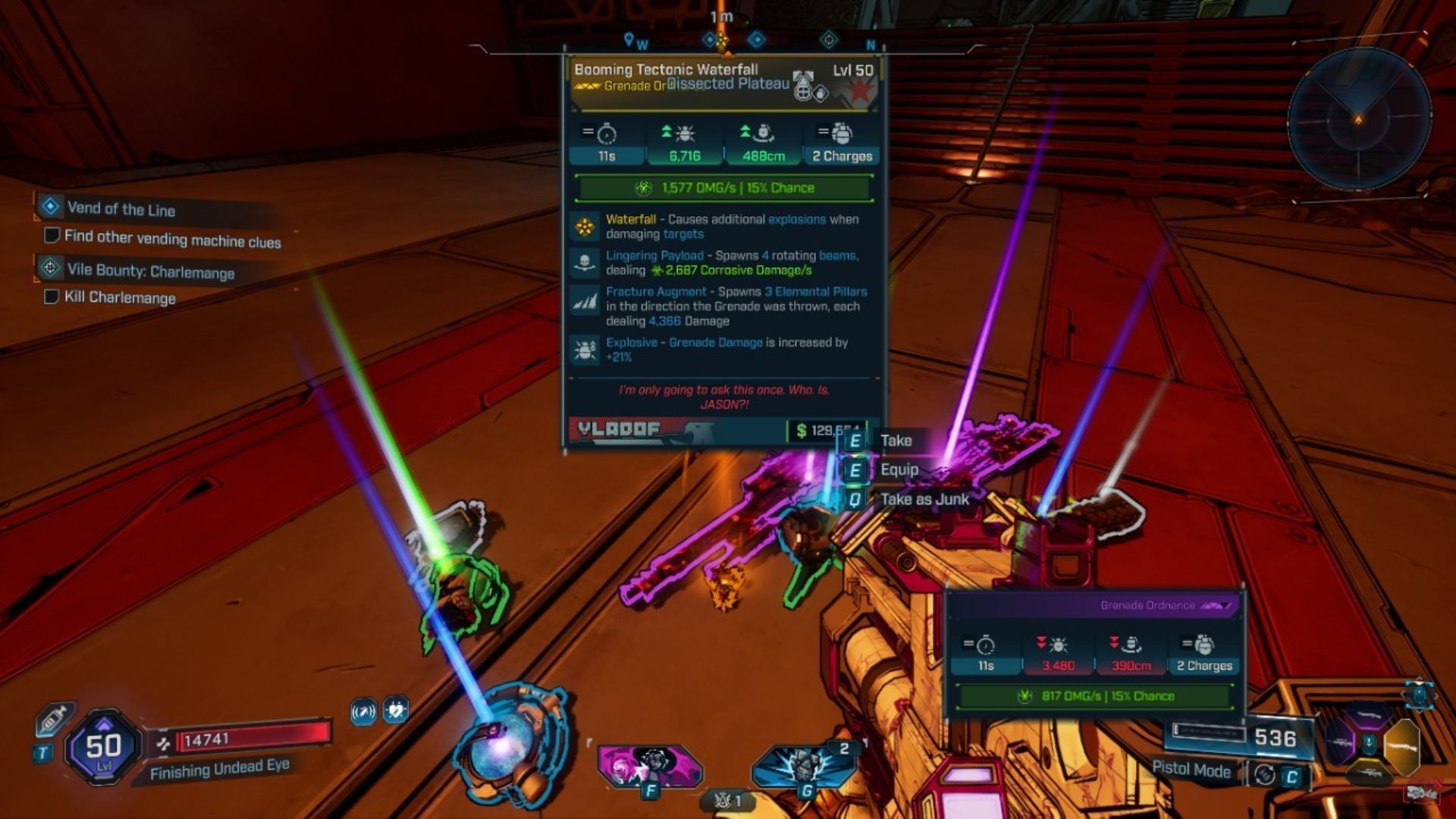Tick the Kill Charlemange objective box
The image size is (1456, 819).
click(x=52, y=297)
